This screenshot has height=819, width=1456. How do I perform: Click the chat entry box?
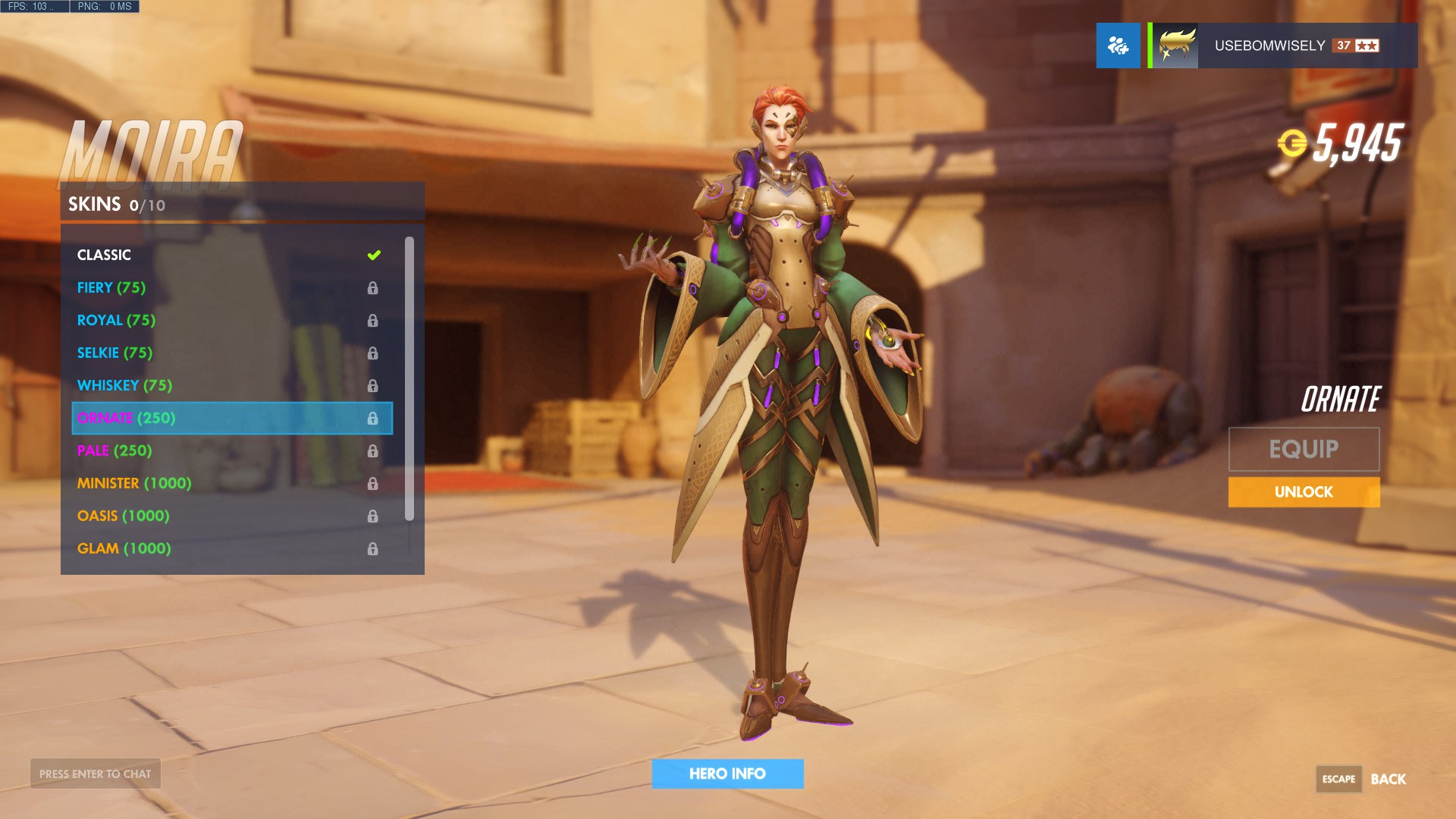click(96, 773)
